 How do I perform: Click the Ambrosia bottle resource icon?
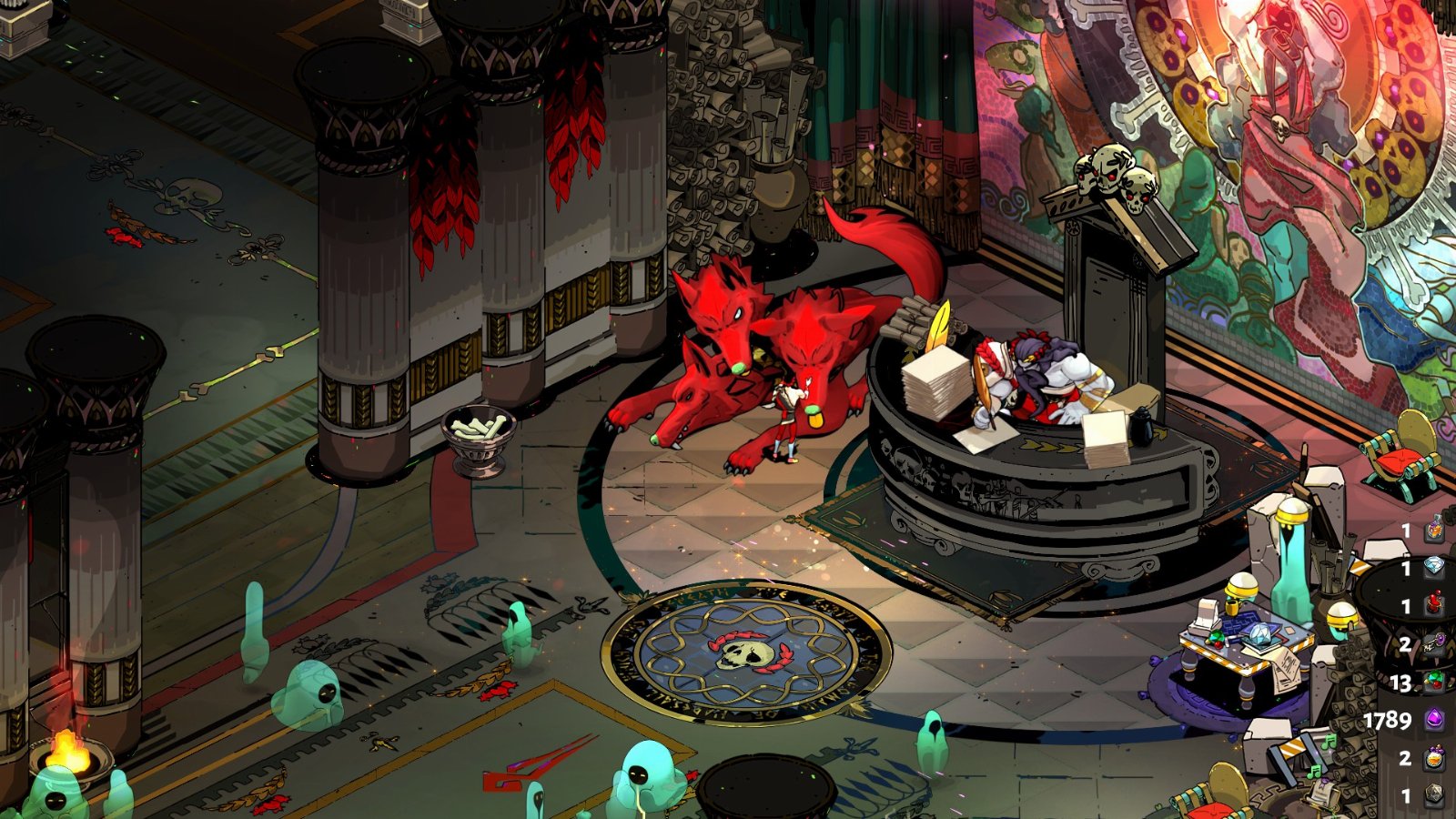1434,529
